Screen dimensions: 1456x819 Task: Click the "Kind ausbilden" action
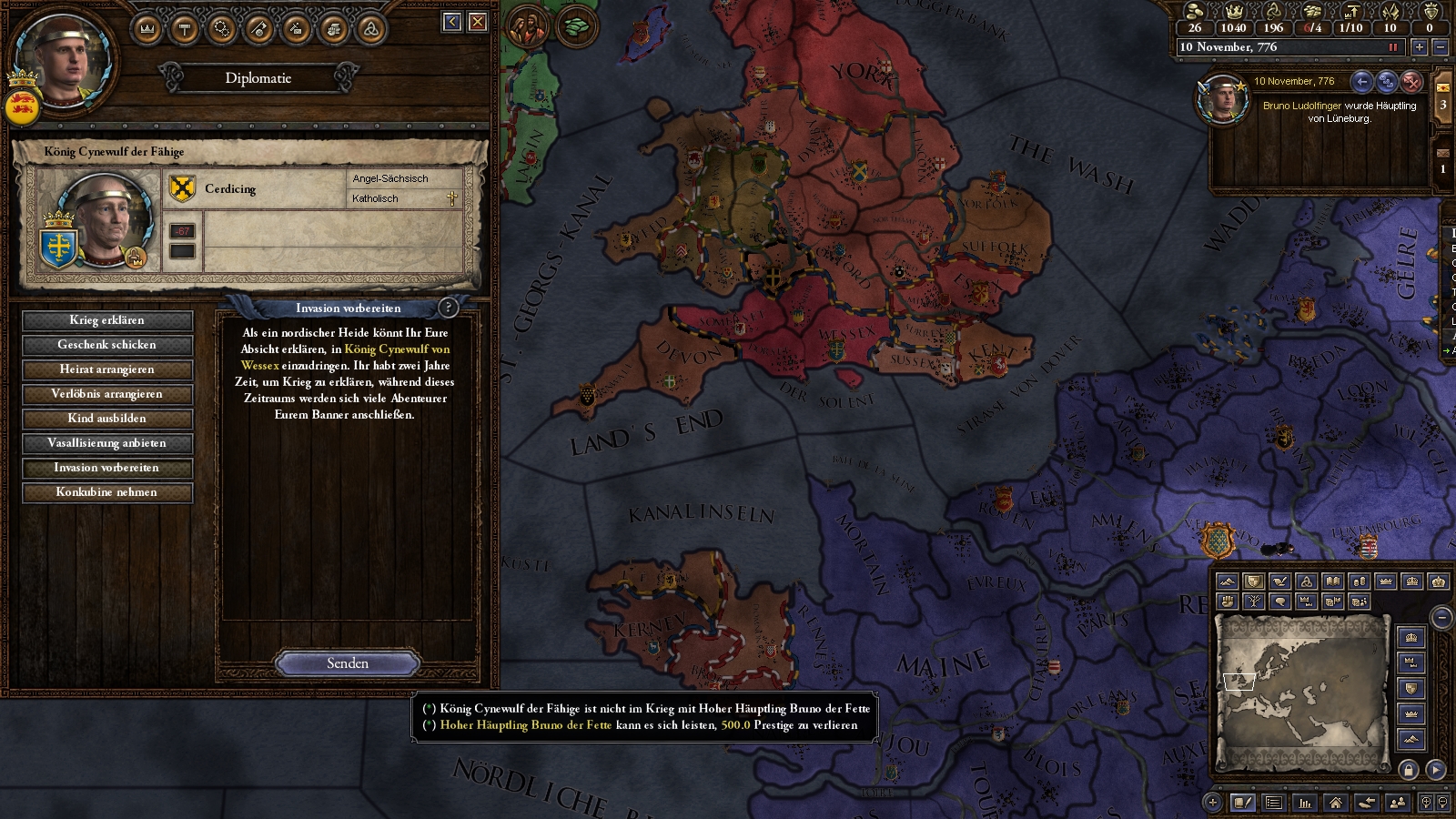click(x=107, y=419)
